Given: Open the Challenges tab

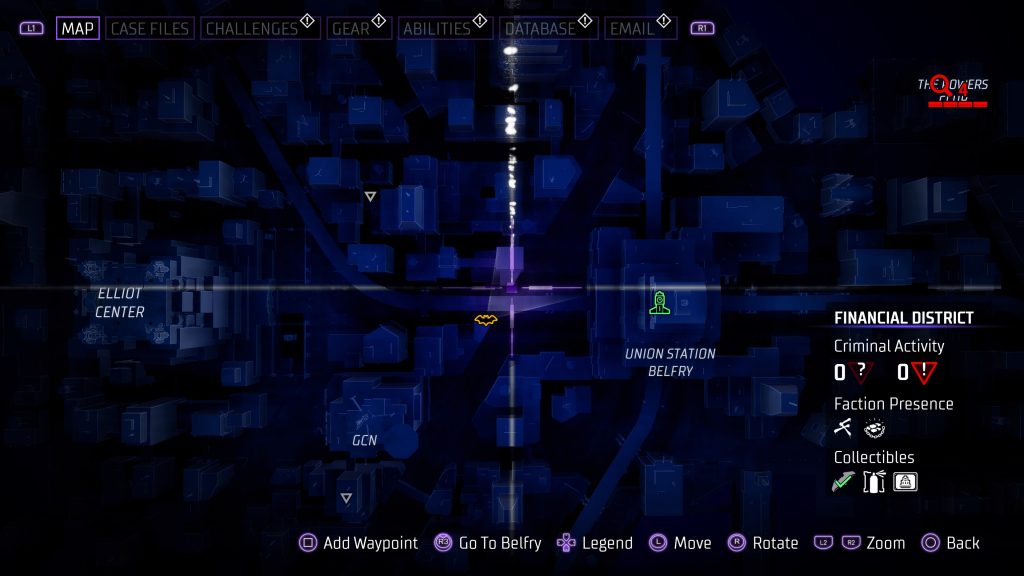Looking at the screenshot, I should coord(252,28).
